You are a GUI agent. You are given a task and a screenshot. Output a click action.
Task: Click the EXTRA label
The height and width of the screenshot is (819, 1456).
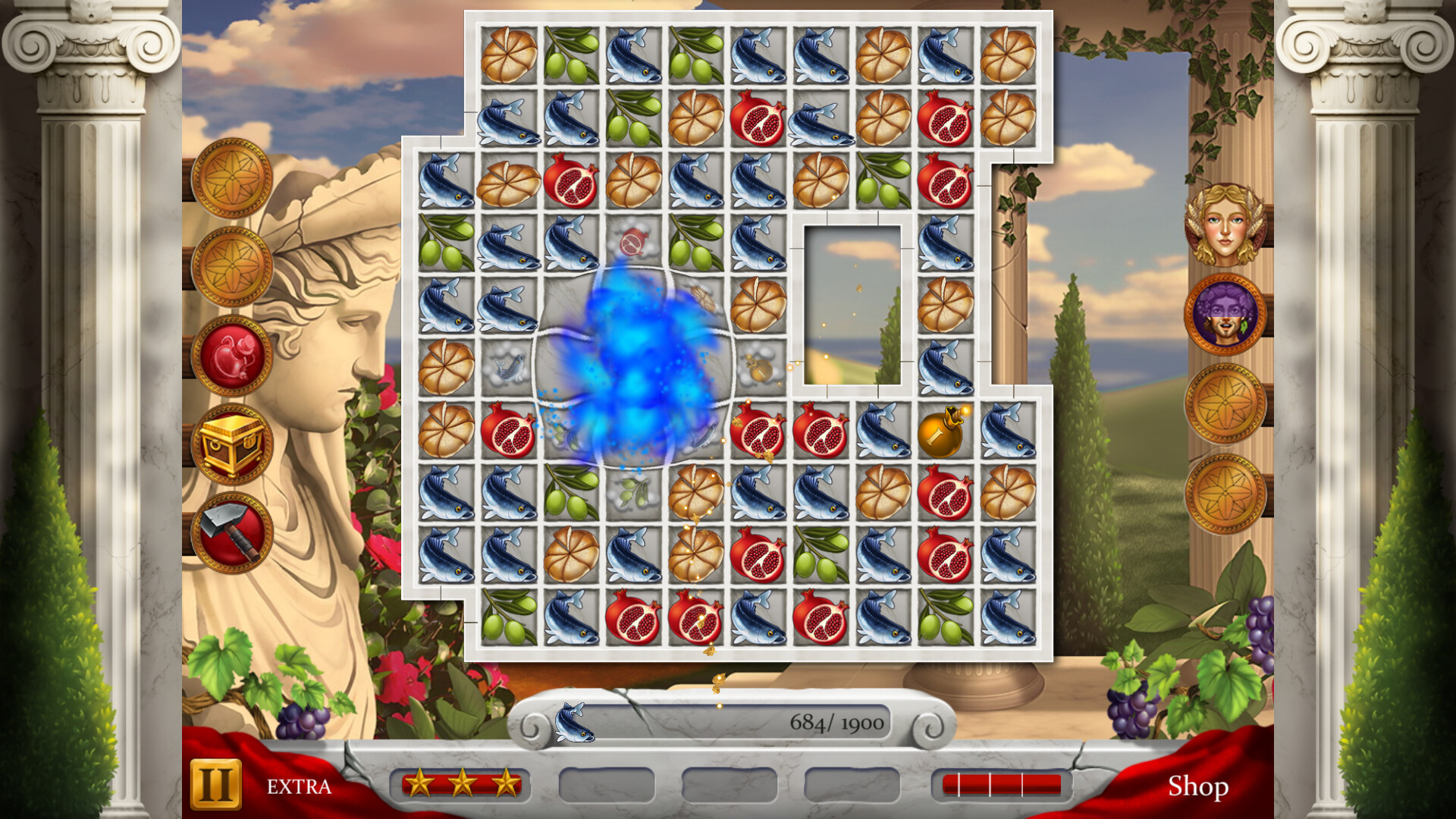(x=297, y=787)
